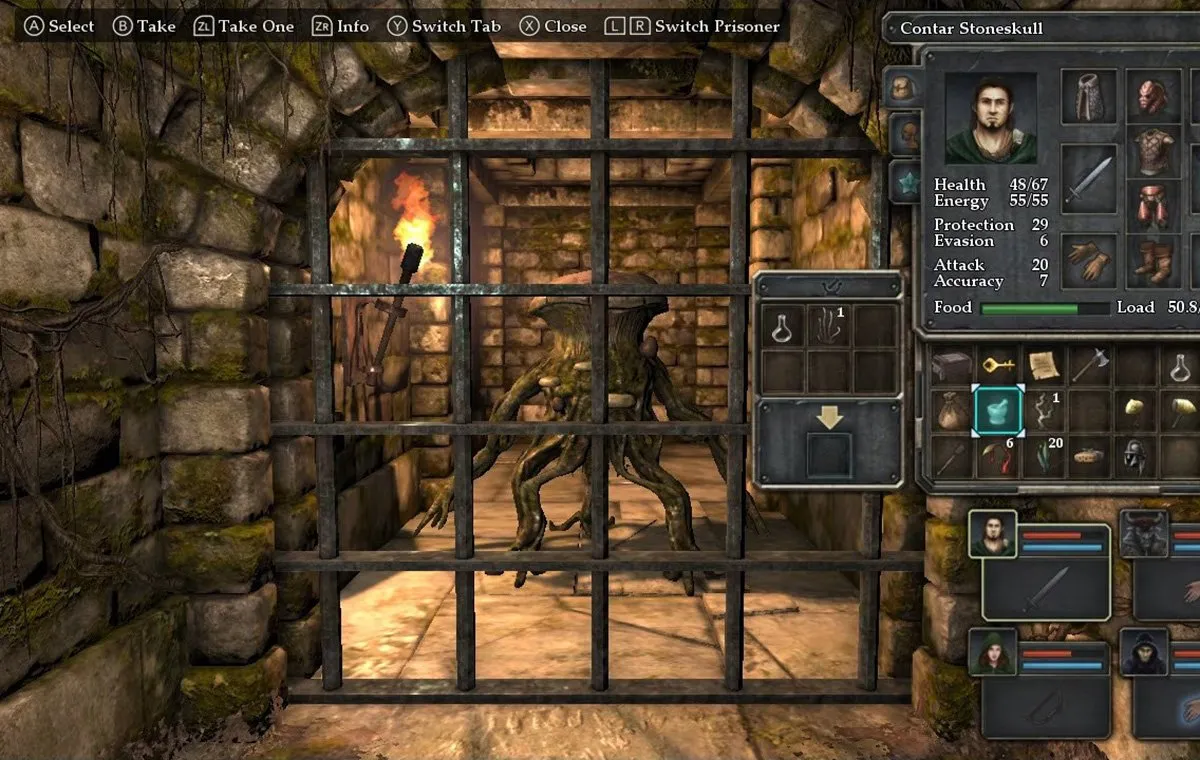The image size is (1200, 760).
Task: Select the sack in the inventory grid
Action: coord(952,410)
